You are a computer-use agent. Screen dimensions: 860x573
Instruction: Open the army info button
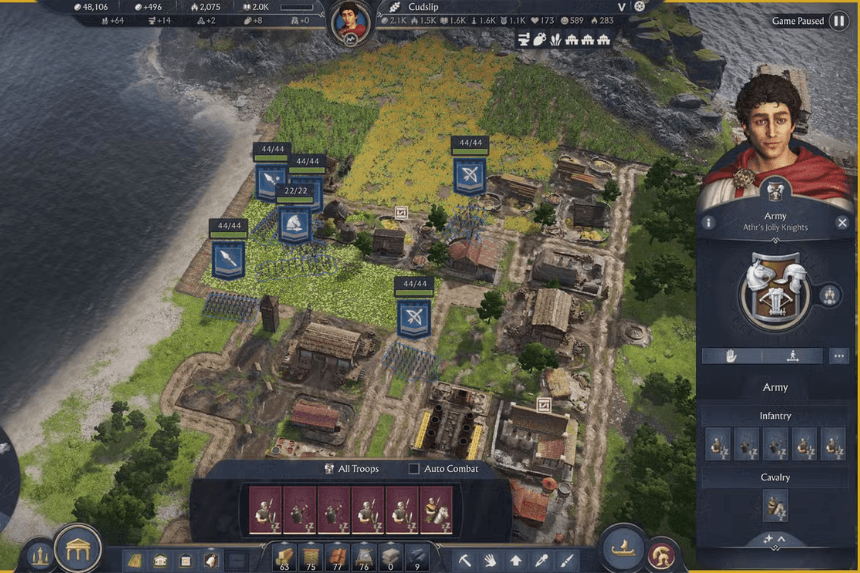coord(708,223)
